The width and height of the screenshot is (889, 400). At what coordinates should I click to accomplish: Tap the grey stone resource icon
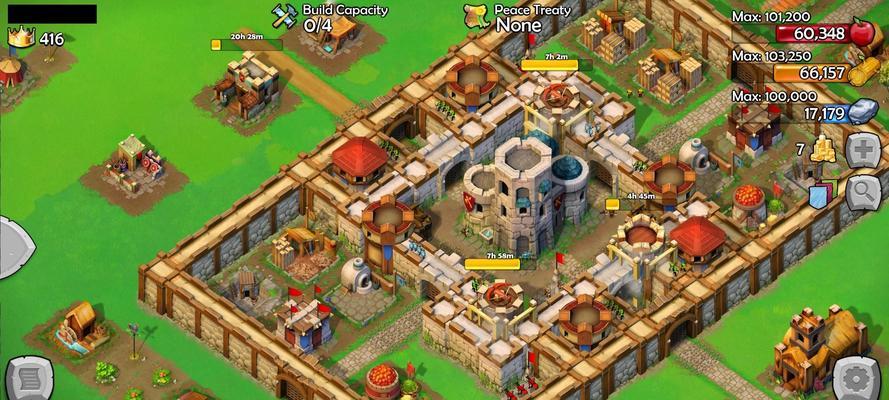863,112
